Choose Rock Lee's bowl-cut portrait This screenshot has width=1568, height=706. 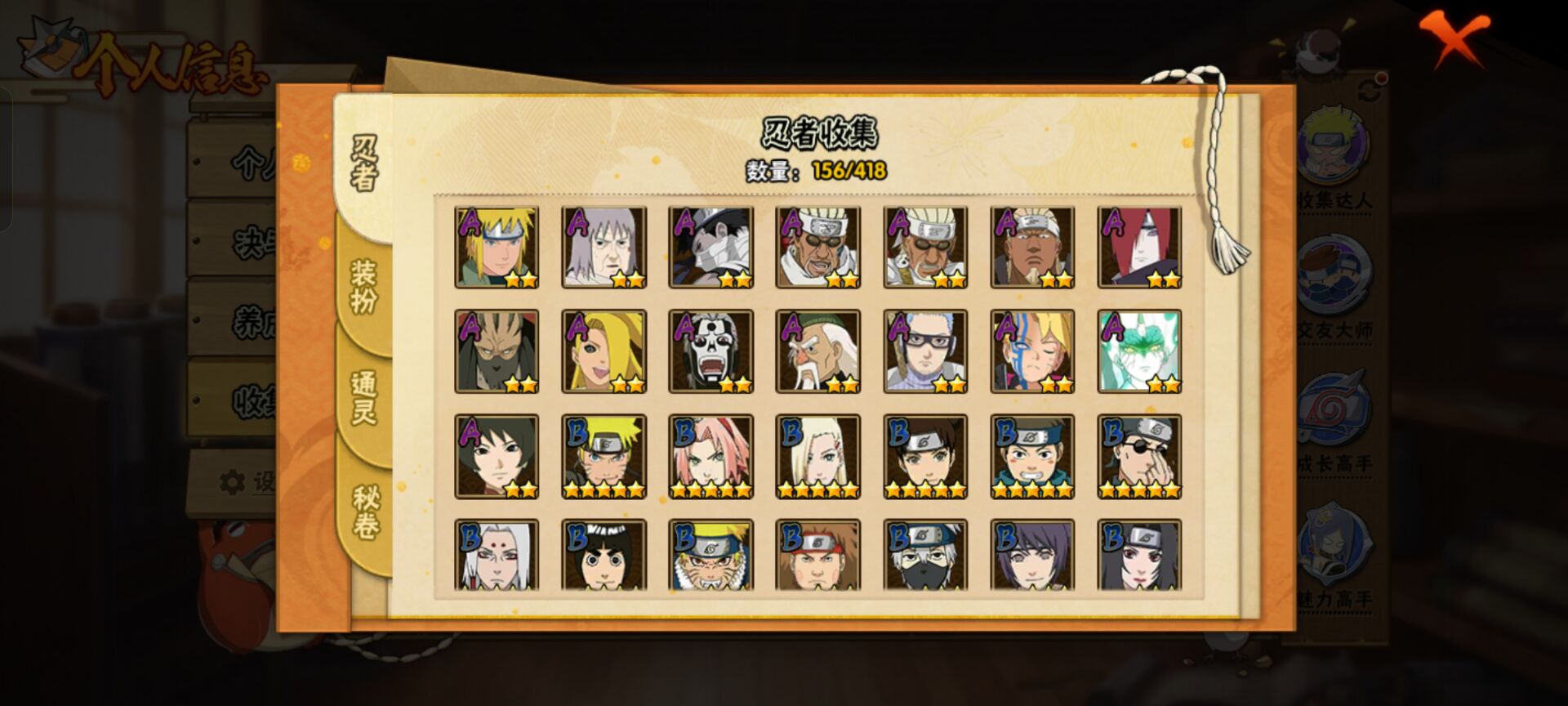(604, 556)
